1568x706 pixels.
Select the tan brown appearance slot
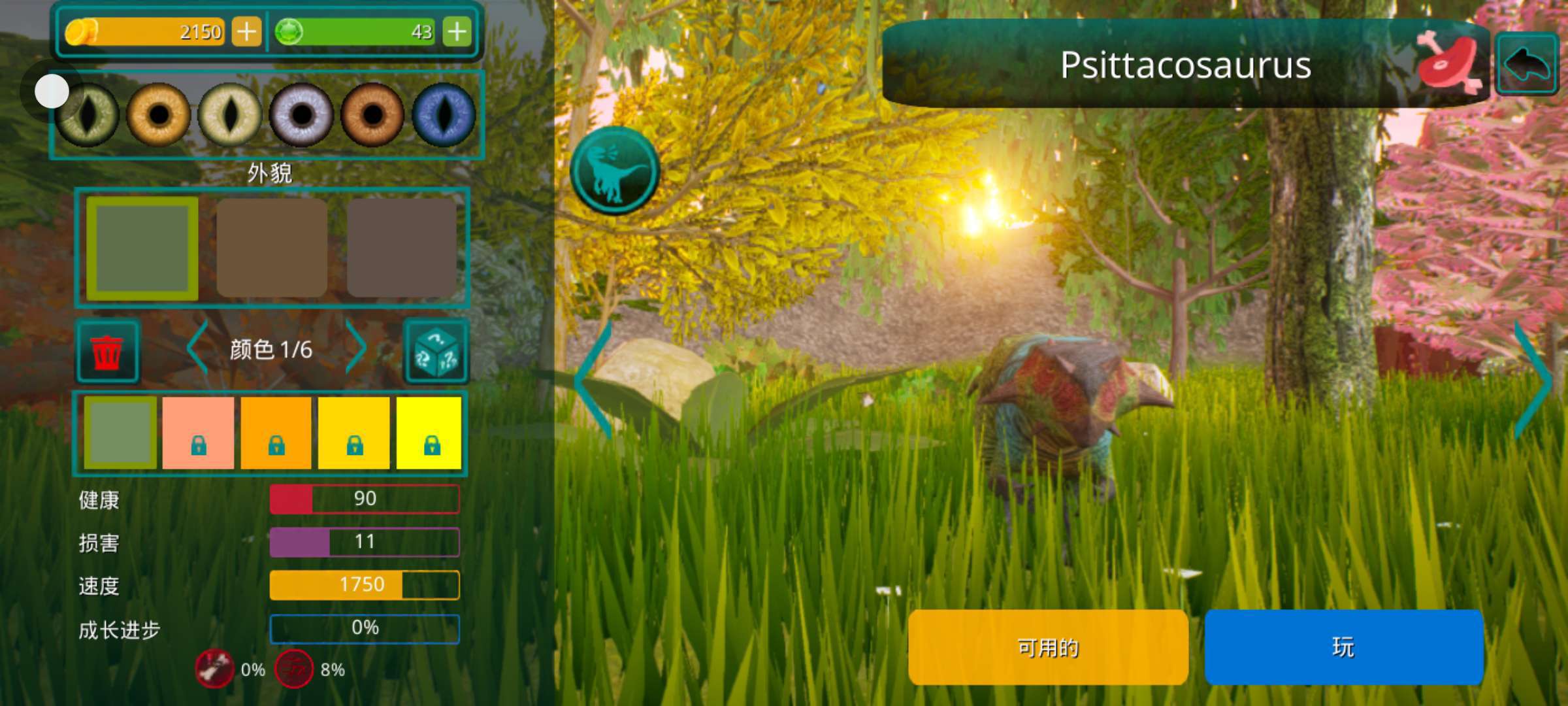(272, 248)
